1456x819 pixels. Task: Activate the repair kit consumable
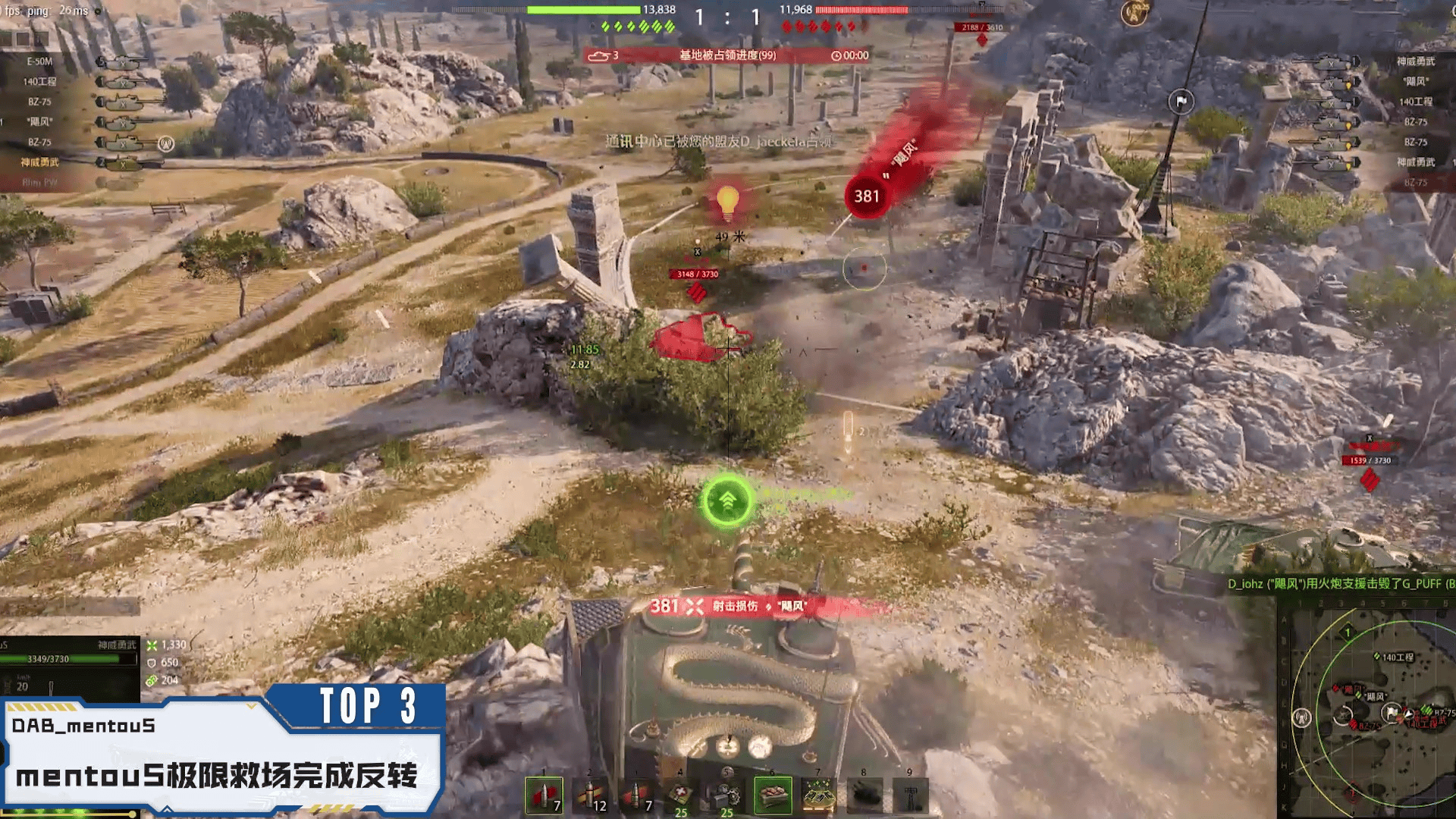726,795
